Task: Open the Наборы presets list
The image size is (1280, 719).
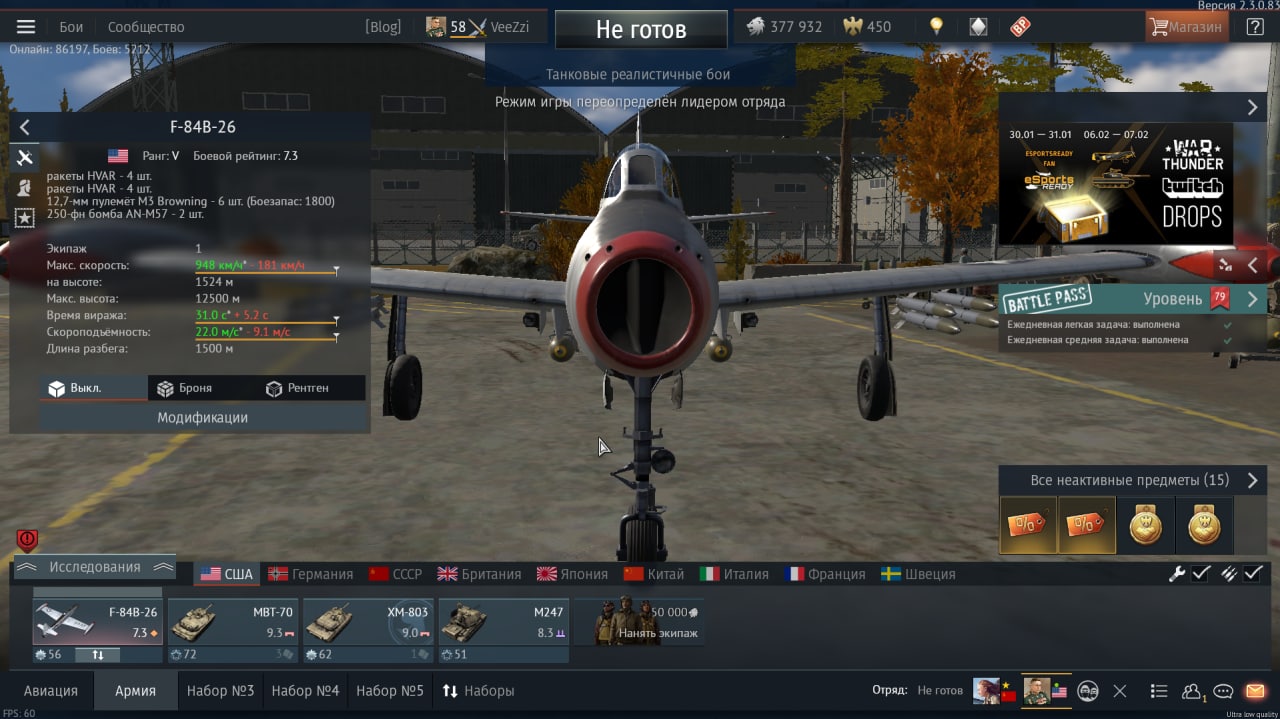Action: click(478, 691)
